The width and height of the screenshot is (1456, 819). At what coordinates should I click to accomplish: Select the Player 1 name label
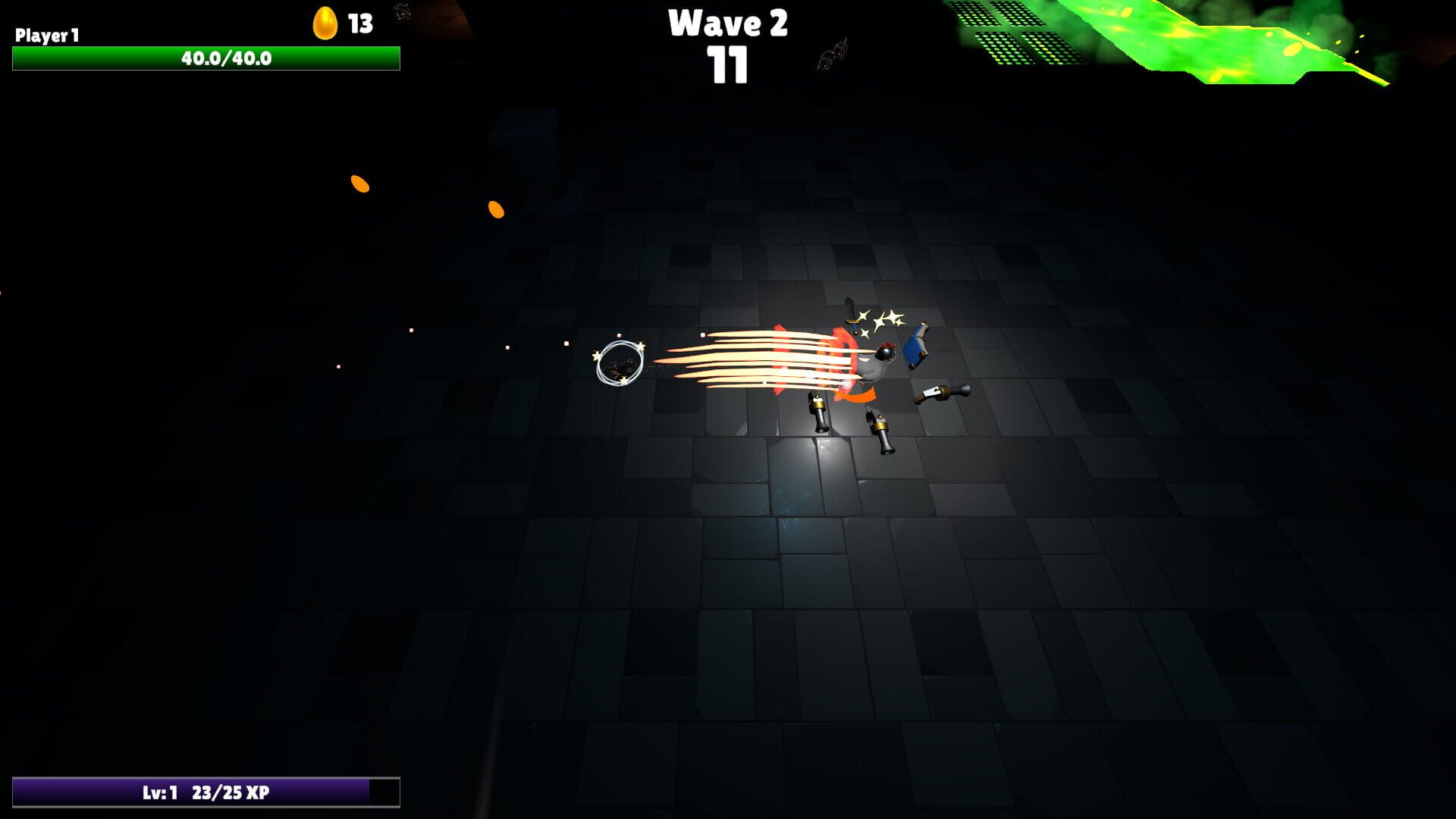(x=47, y=34)
